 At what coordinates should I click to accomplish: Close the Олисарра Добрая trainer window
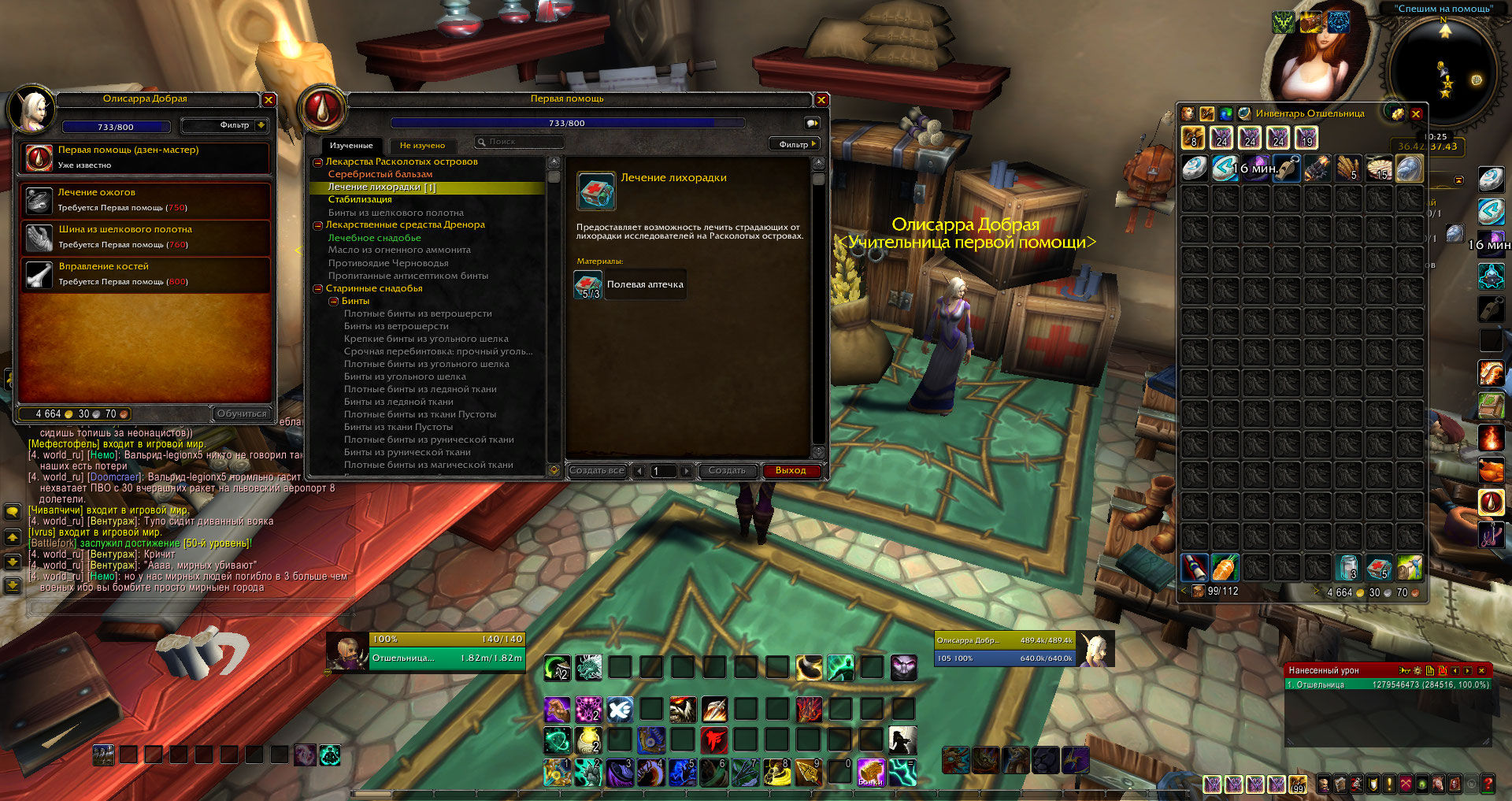pos(269,100)
